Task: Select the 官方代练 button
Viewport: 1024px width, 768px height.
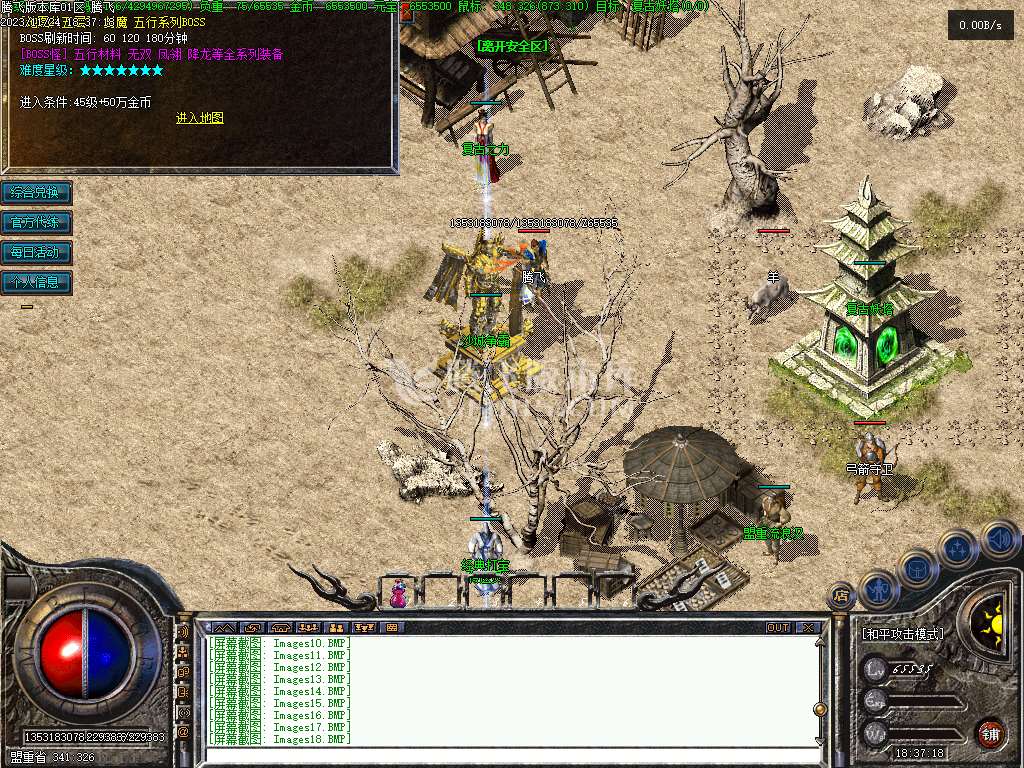Action: (x=36, y=222)
